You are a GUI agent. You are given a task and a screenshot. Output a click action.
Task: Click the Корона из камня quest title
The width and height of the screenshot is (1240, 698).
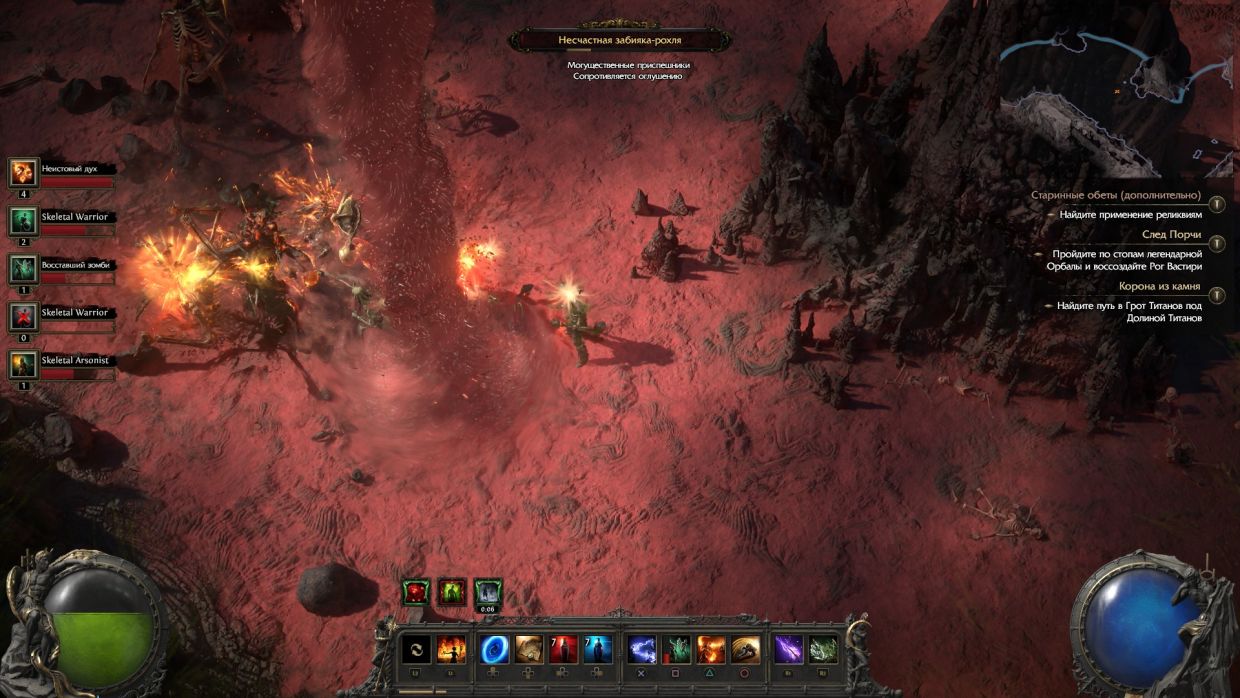click(x=1159, y=286)
